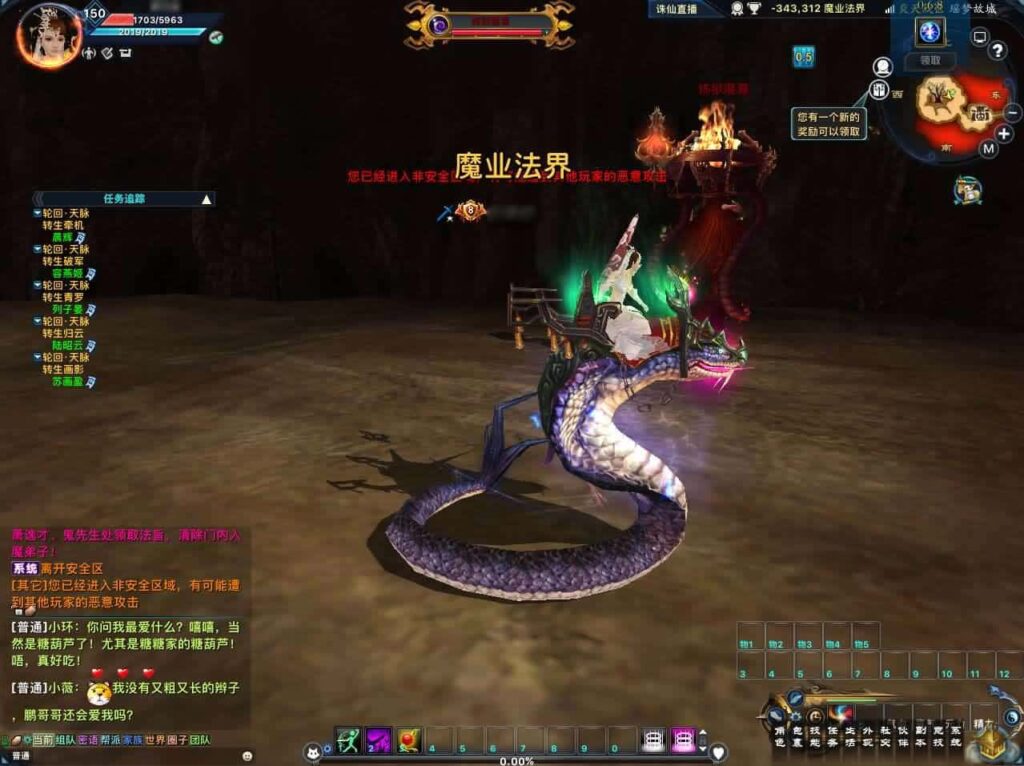Click the screen monitor icon near minimap
Image resolution: width=1024 pixels, height=766 pixels.
point(980,37)
